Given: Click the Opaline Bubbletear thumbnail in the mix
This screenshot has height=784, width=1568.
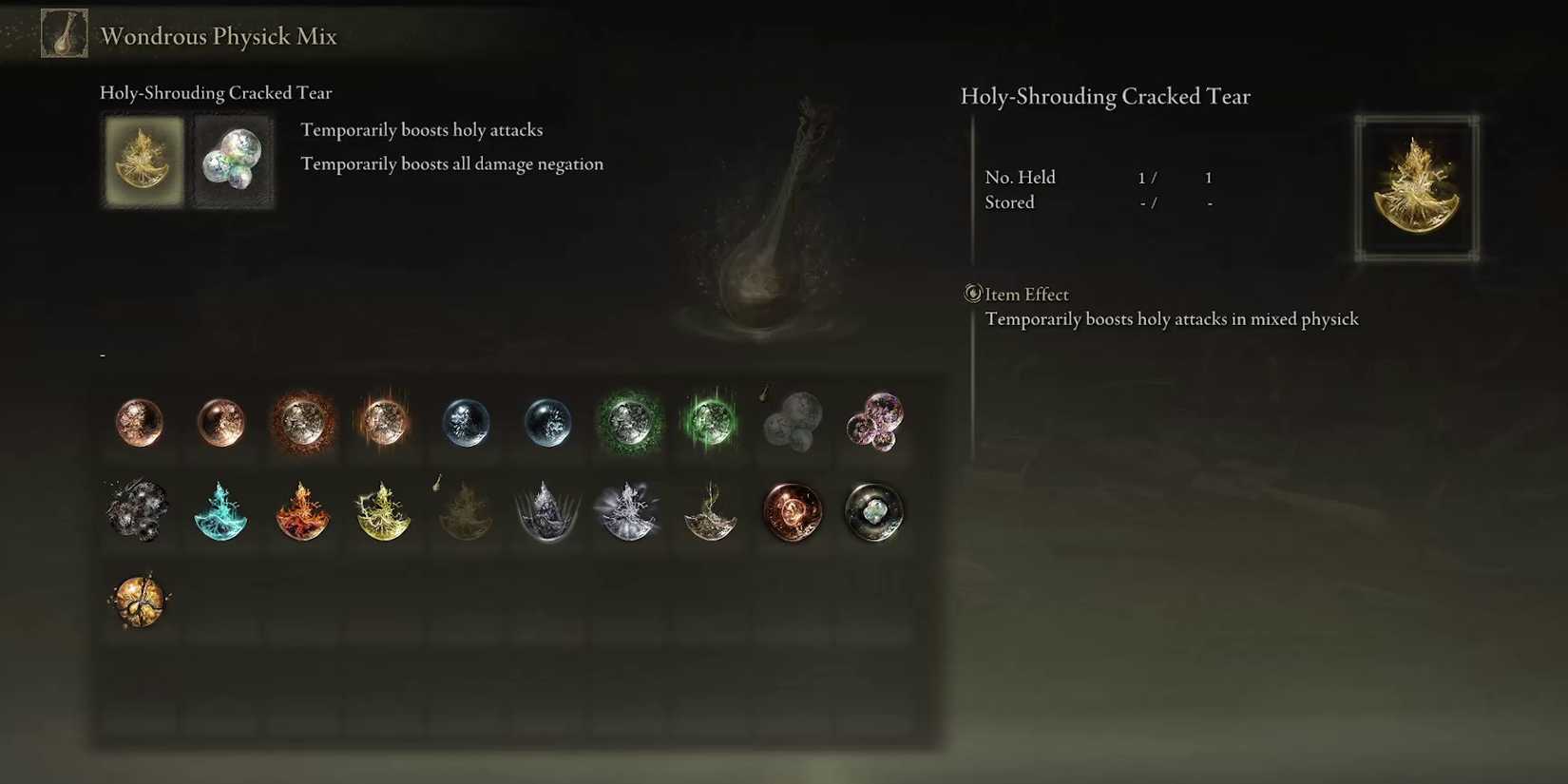Looking at the screenshot, I should point(232,160).
